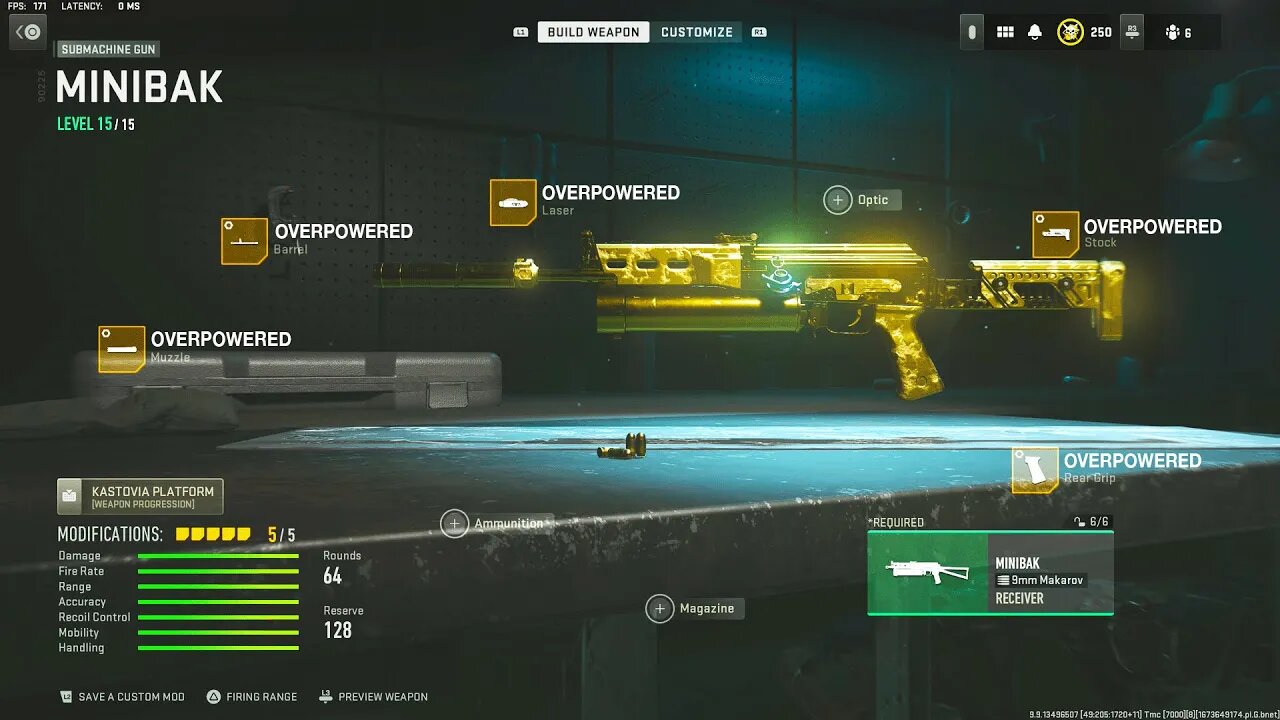Select the Minibak 9mm Makarov receiver card
The image size is (1280, 720).
(x=989, y=573)
